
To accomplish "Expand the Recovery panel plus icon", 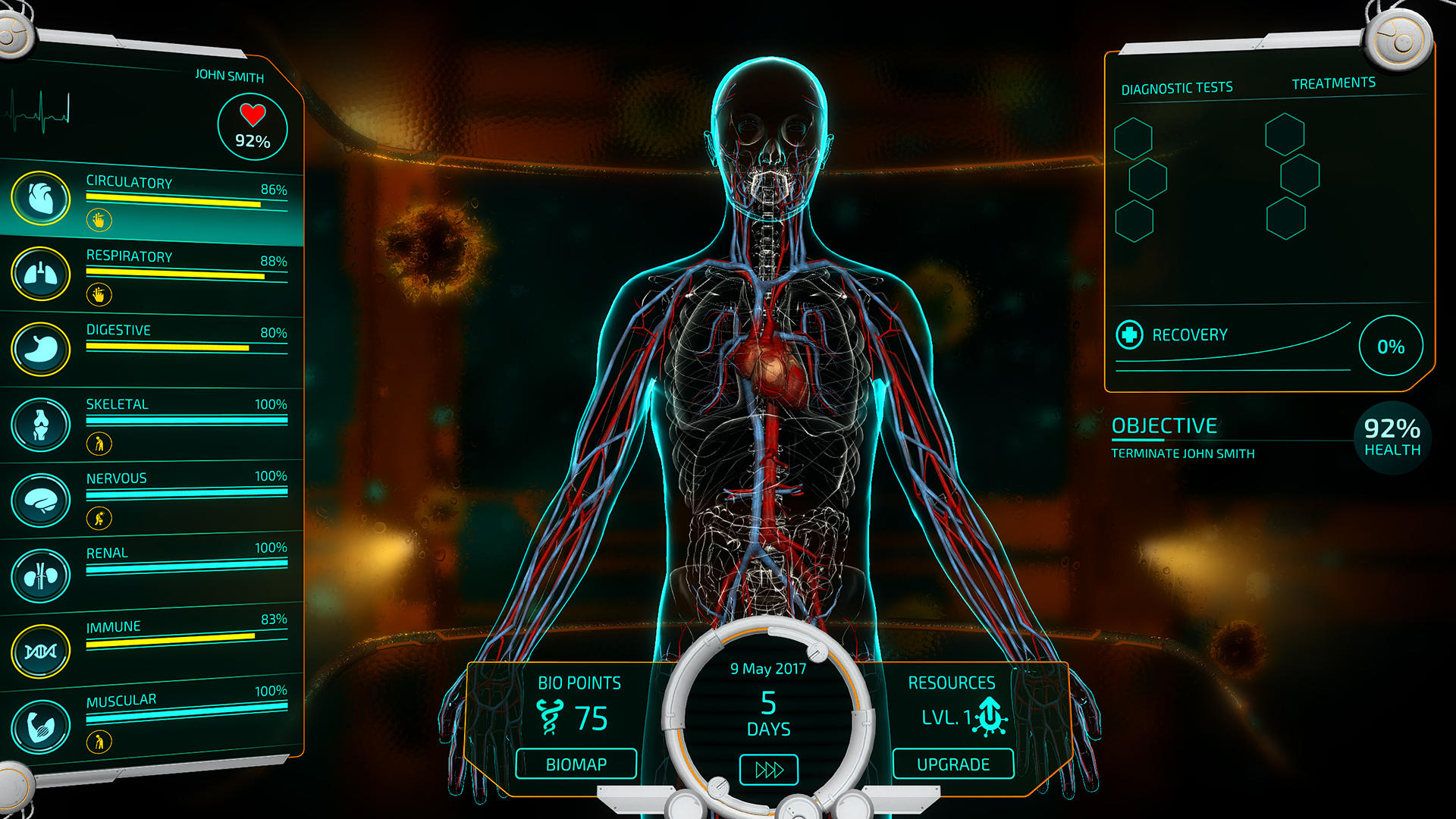I will [1129, 334].
